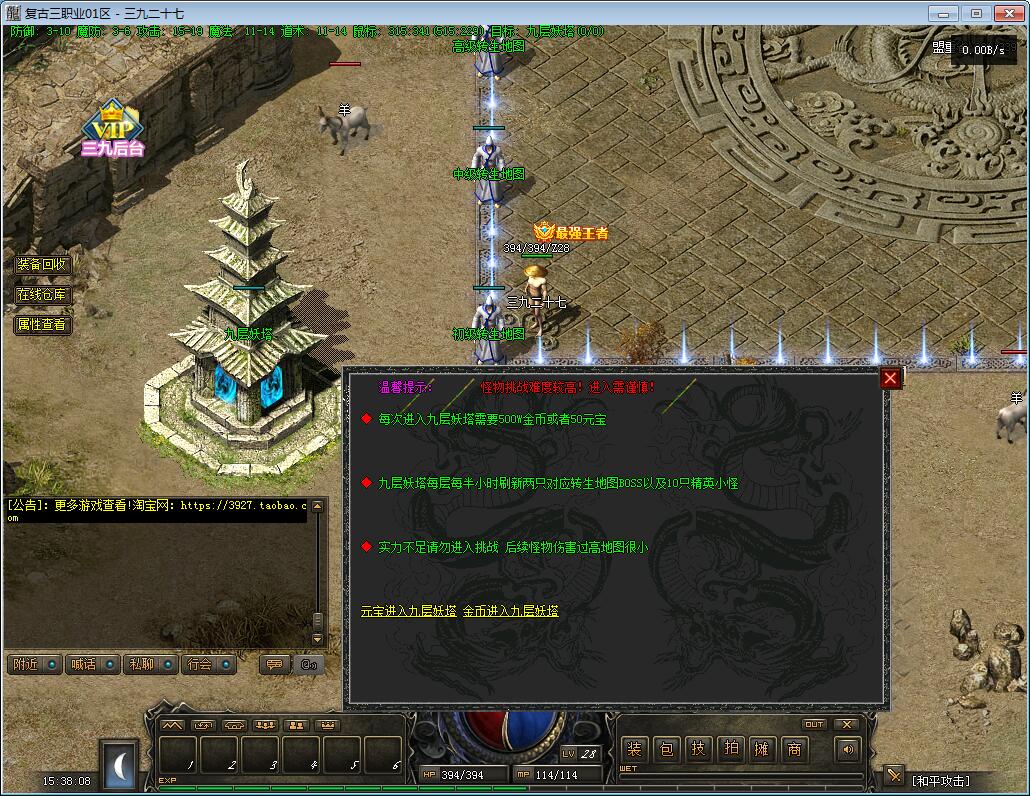Viewport: 1030px width, 796px height.
Task: Open 属性查看 attribute viewer
Action: 42,325
